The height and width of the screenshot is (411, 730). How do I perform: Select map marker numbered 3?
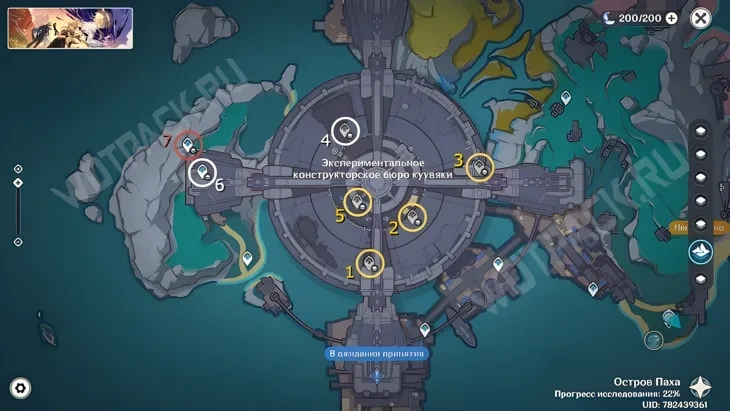481,166
